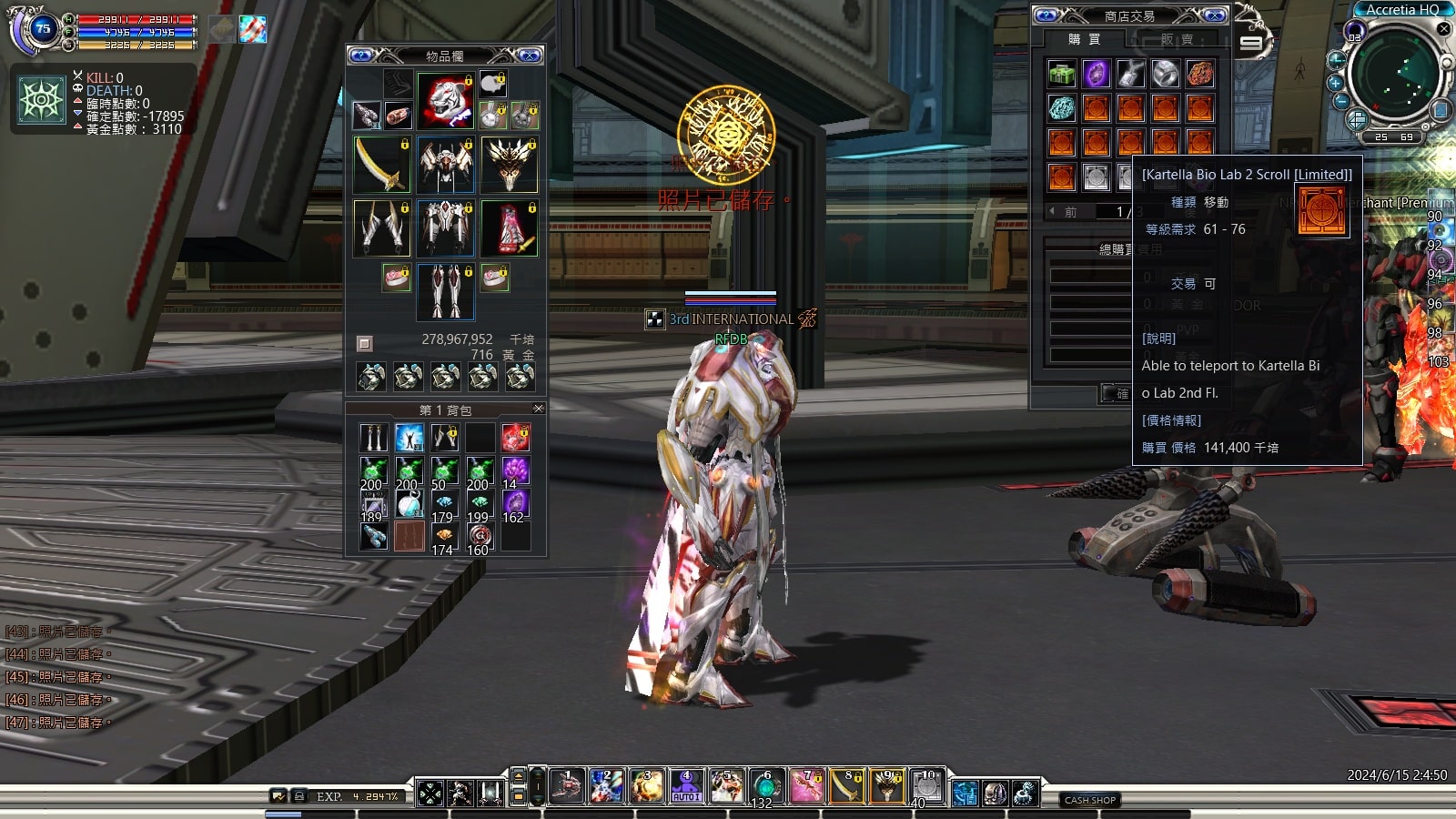Image resolution: width=1456 pixels, height=819 pixels.
Task: Activate the AUTO skill in hotbar slot 4
Action: coord(686,786)
